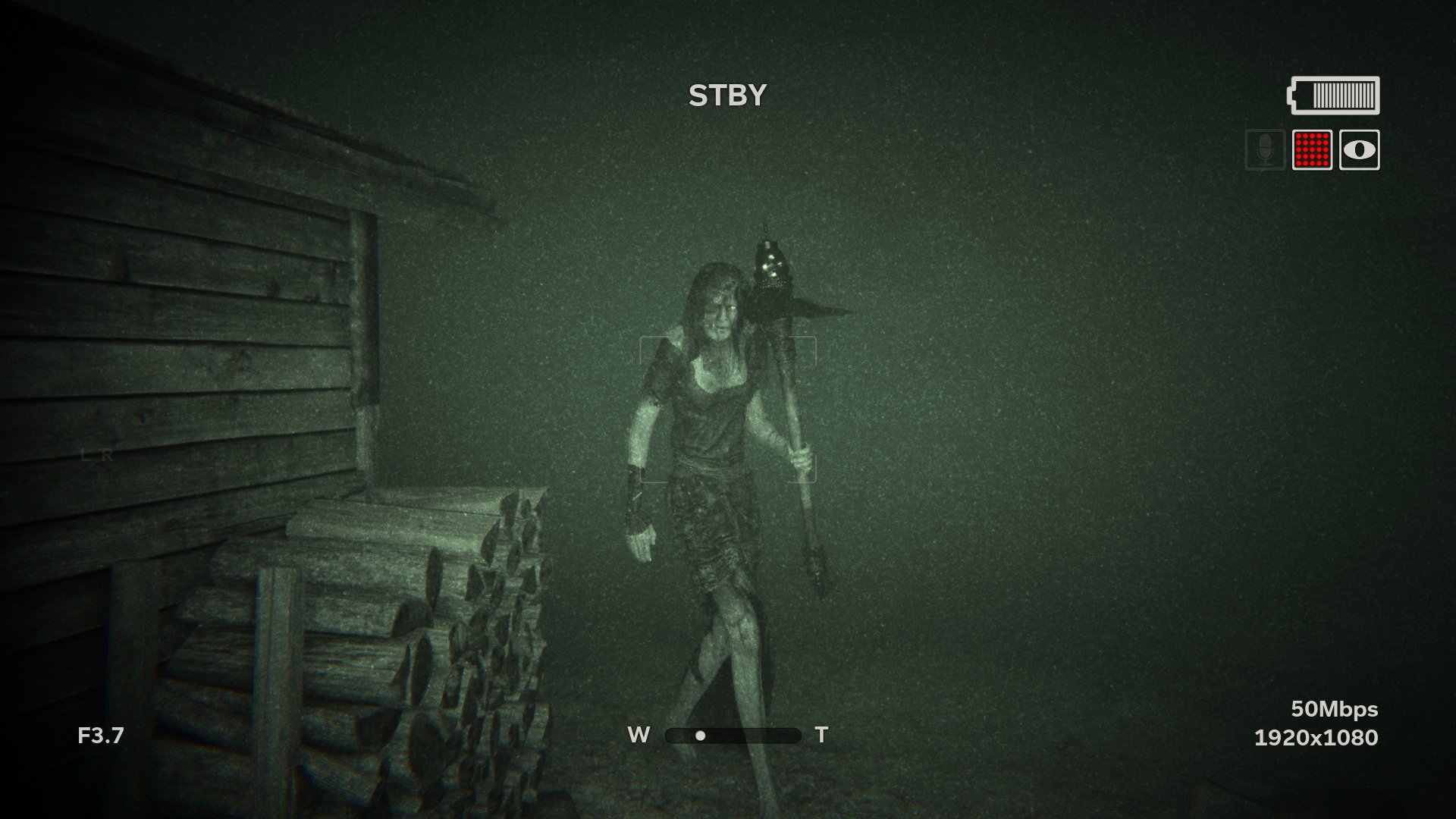The width and height of the screenshot is (1456, 819).
Task: Click the L R audio channel marker
Action: [96, 456]
